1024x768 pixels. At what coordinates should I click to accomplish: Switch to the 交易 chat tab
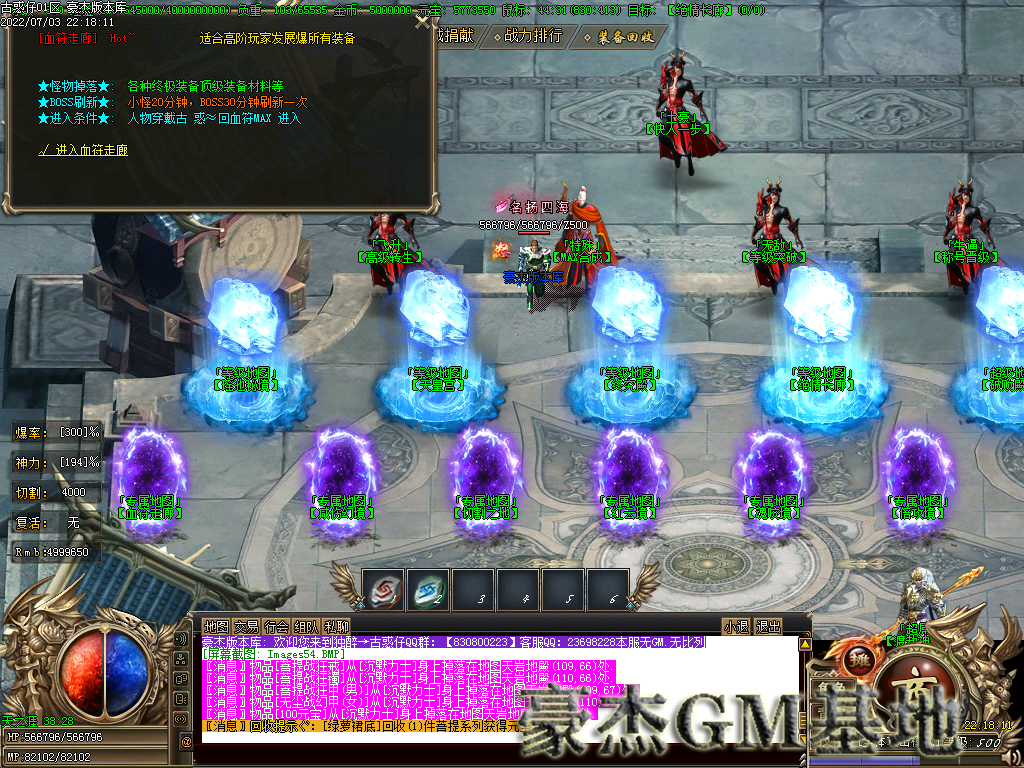point(247,627)
